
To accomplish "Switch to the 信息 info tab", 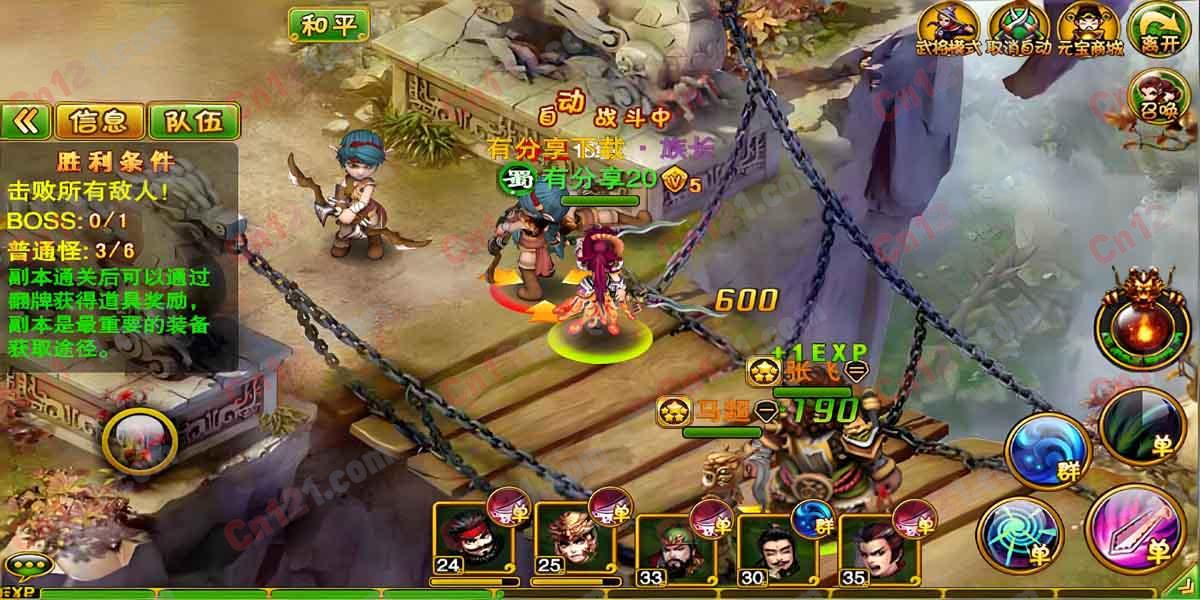I will [x=99, y=122].
